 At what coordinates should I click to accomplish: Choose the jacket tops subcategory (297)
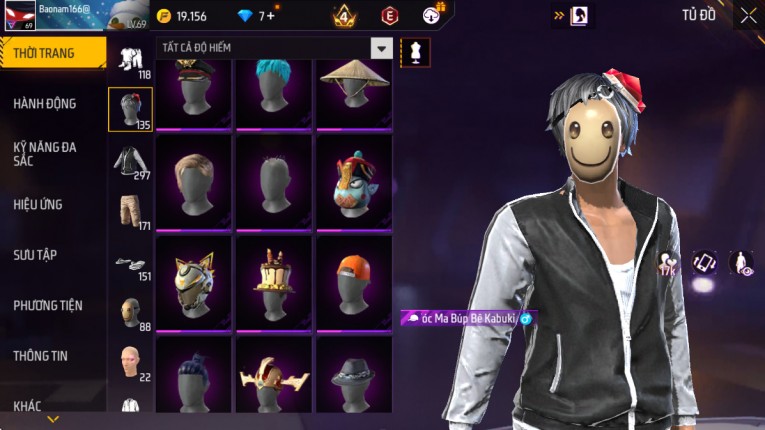[x=130, y=162]
